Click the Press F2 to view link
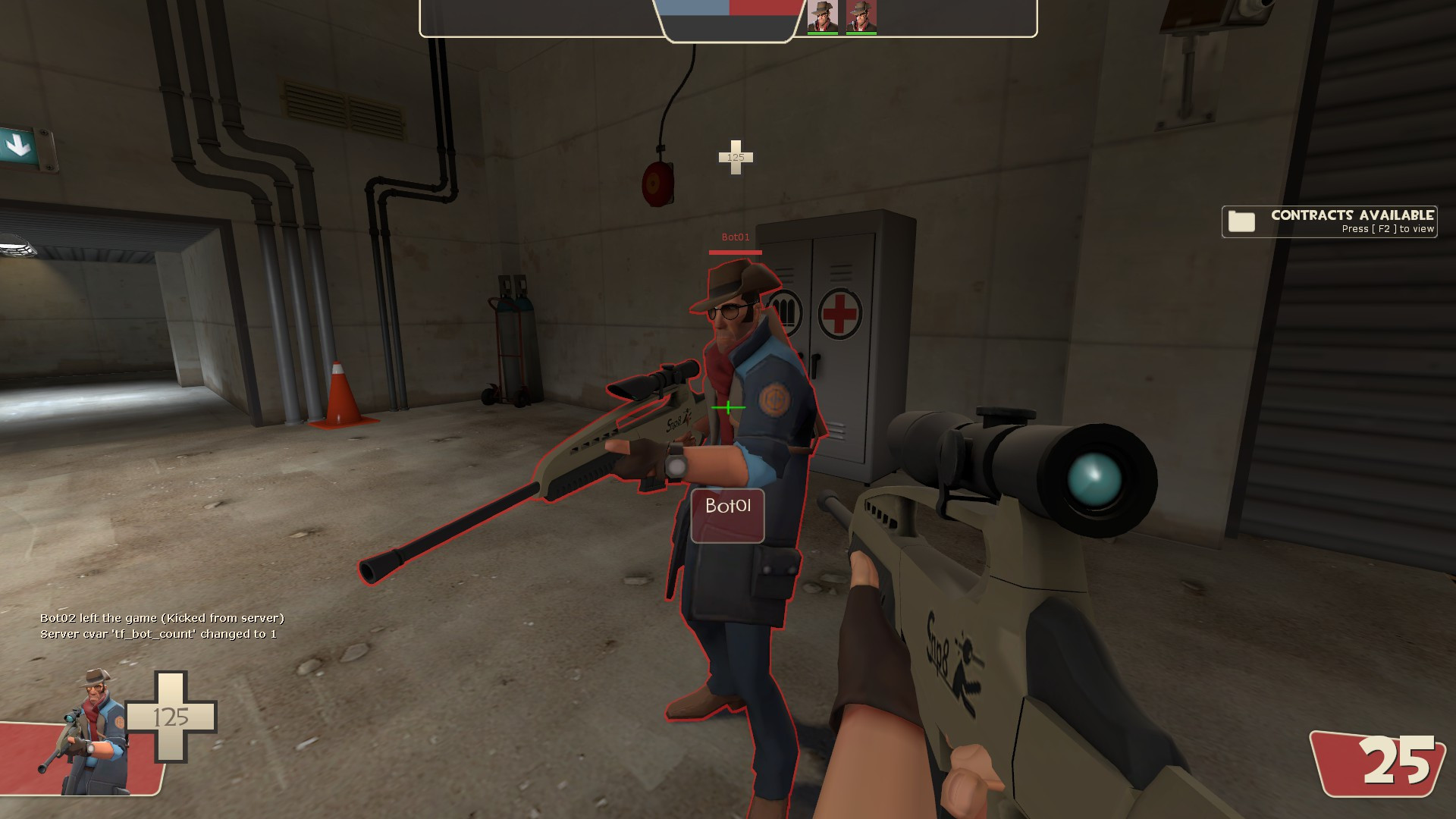Image resolution: width=1456 pixels, height=819 pixels. tap(1386, 227)
